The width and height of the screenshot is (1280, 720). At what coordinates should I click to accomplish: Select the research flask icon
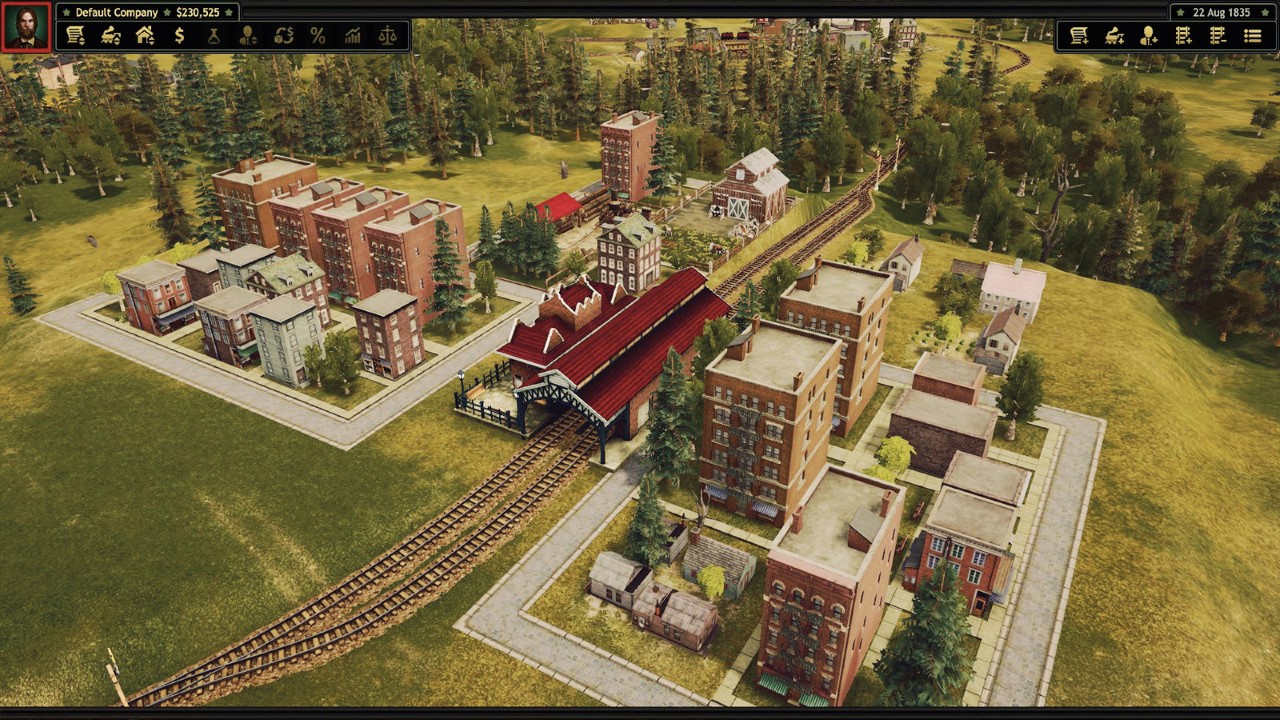point(213,36)
